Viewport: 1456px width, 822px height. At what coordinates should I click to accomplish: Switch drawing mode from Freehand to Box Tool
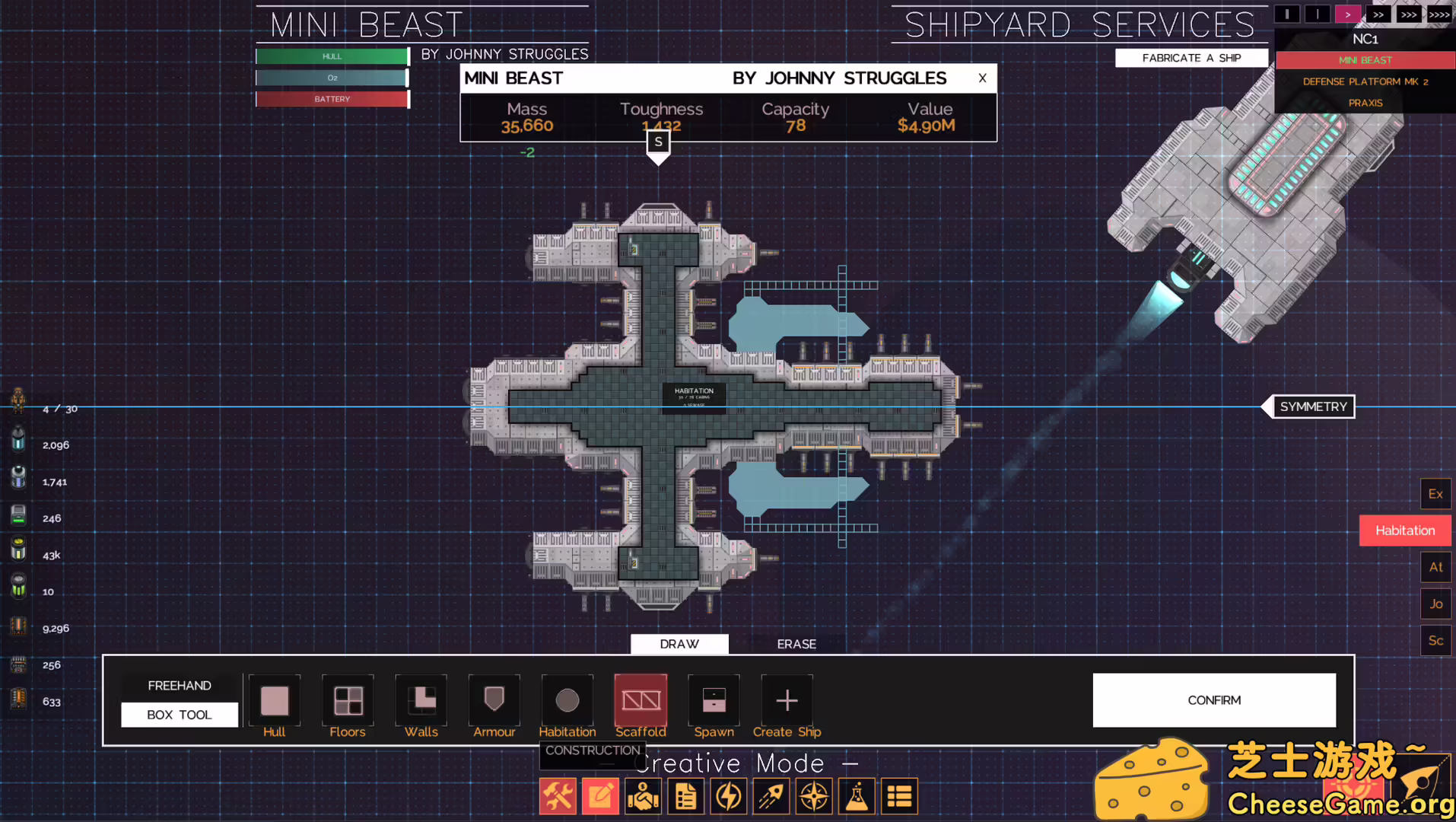[x=179, y=714]
